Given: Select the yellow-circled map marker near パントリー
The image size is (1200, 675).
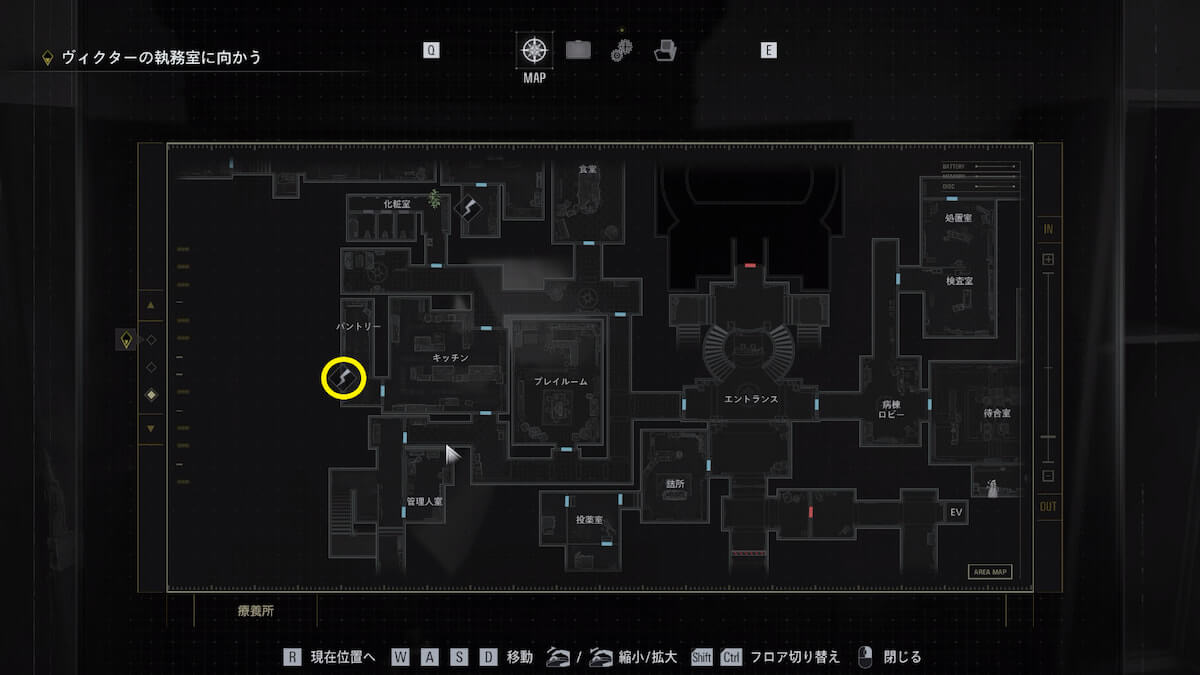Looking at the screenshot, I should [x=343, y=378].
